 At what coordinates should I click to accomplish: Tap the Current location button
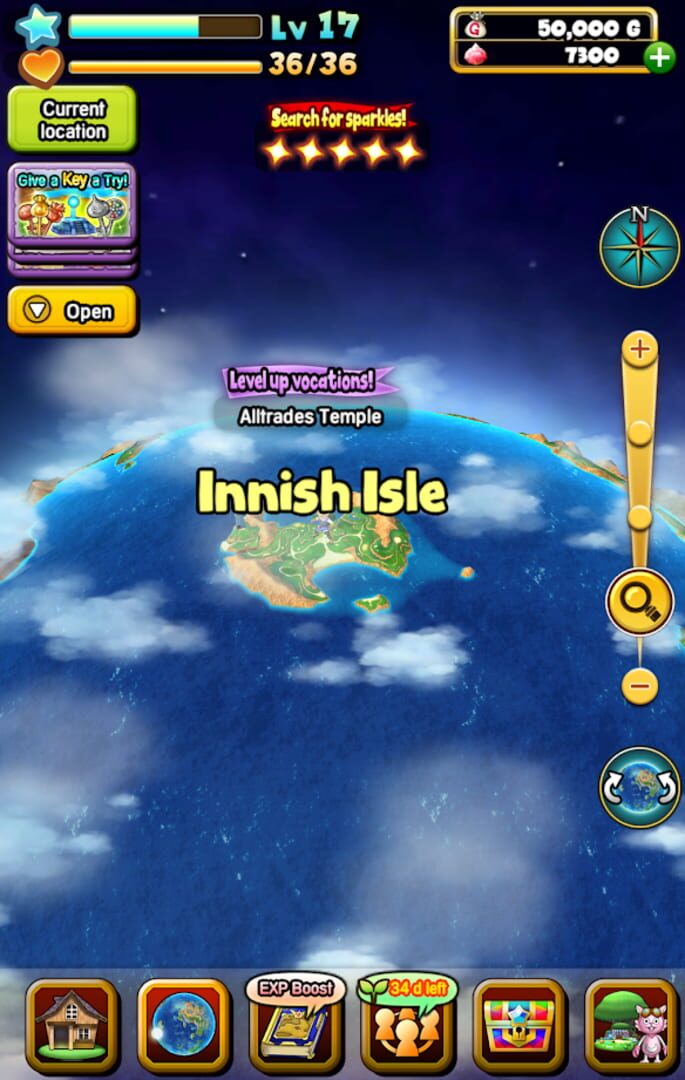(72, 120)
